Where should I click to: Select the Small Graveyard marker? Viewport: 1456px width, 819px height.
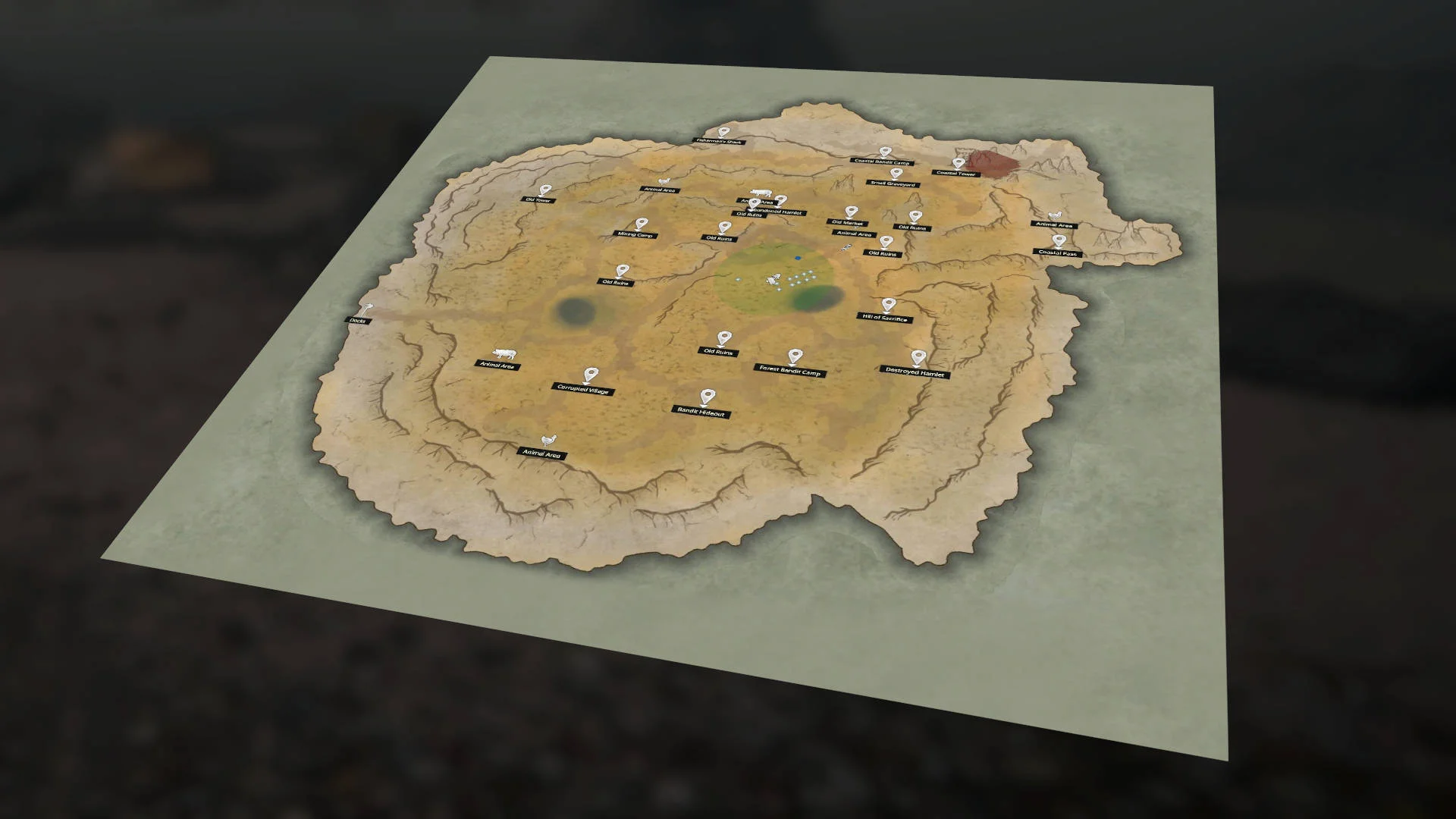coord(896,174)
